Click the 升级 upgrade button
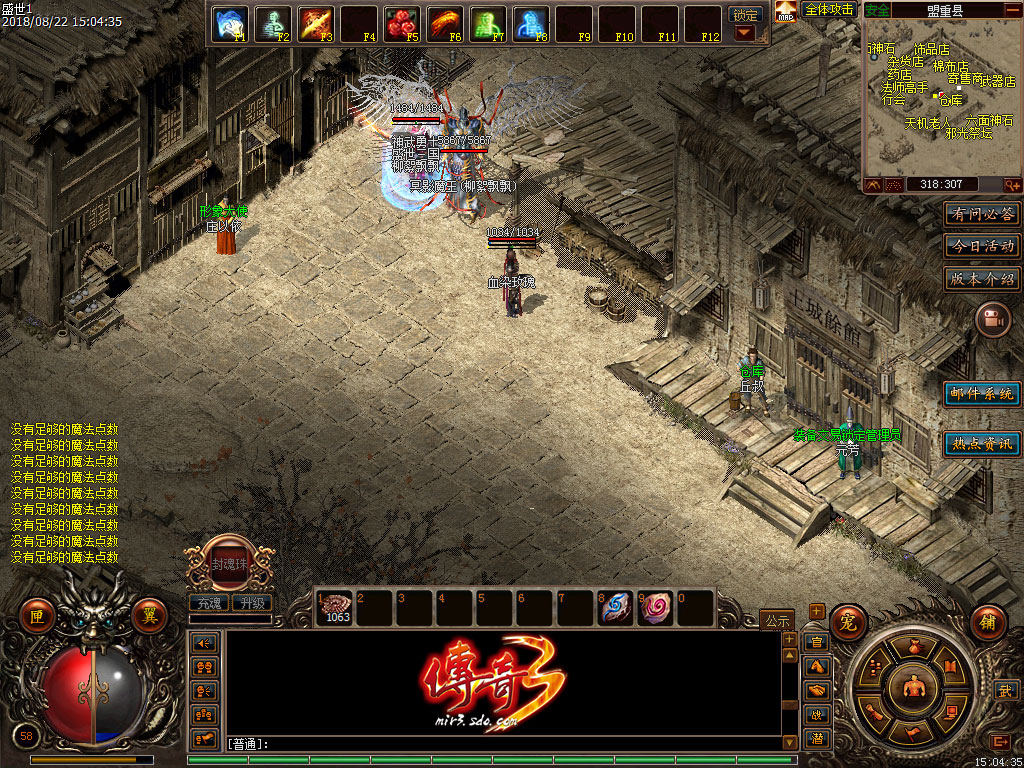The width and height of the screenshot is (1024, 768). [251, 603]
